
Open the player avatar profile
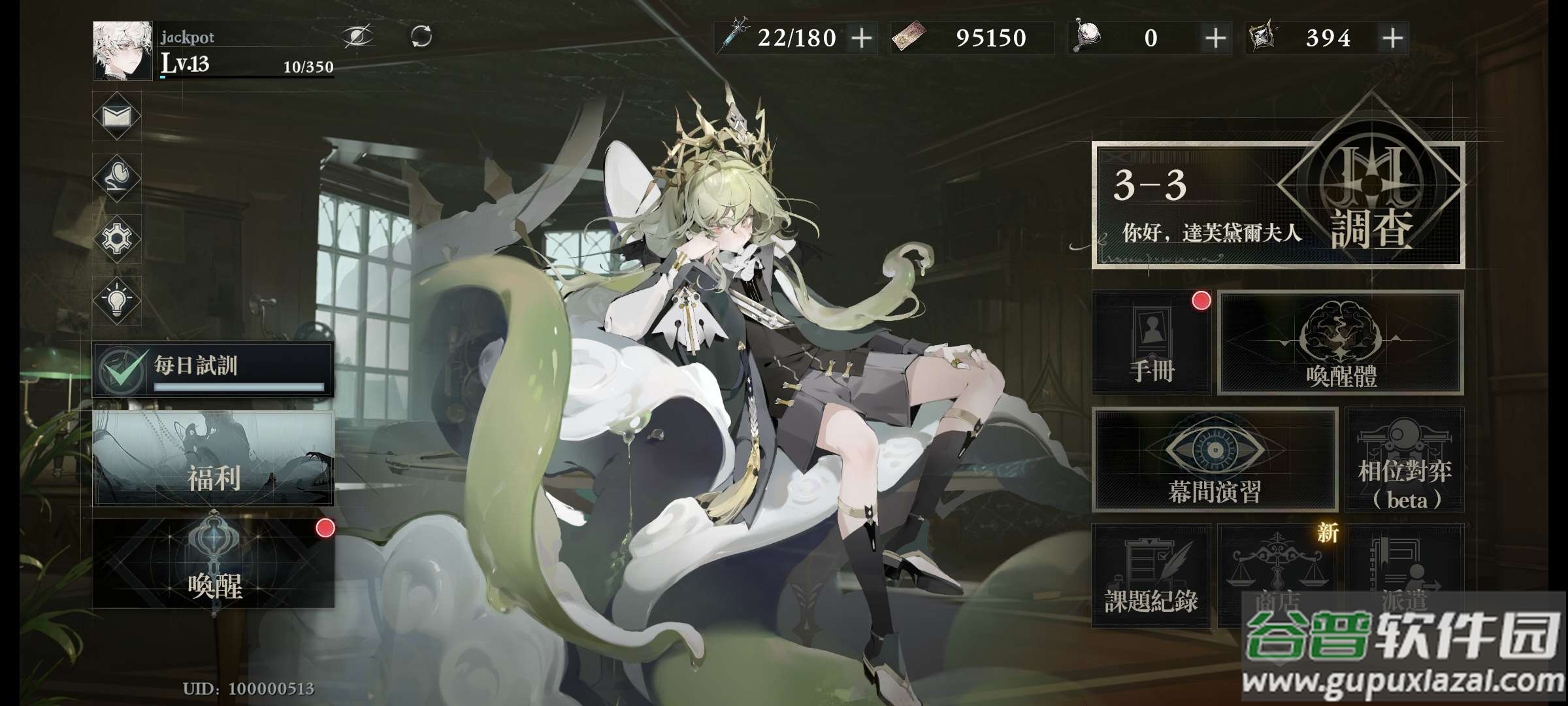[x=122, y=50]
